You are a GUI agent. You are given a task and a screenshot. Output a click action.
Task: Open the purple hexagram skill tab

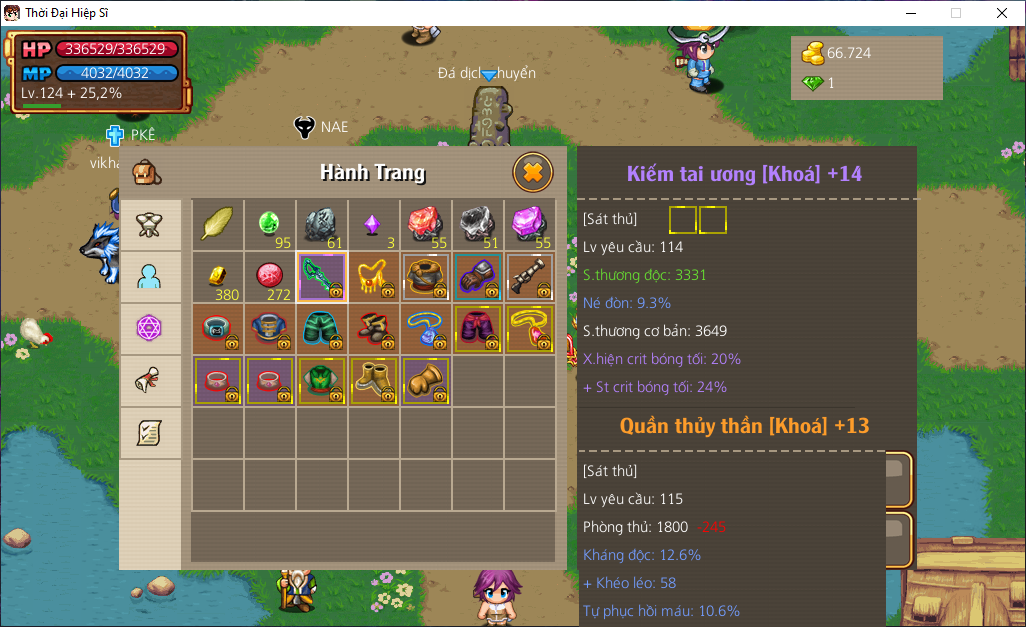[x=150, y=329]
